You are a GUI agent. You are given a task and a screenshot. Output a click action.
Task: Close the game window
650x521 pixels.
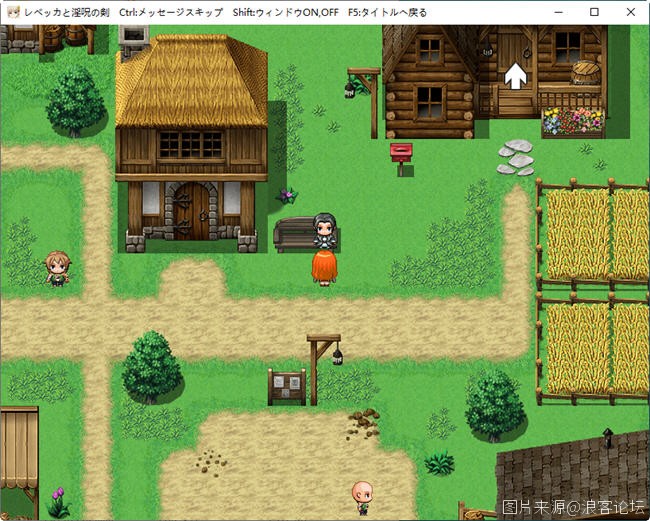click(628, 12)
